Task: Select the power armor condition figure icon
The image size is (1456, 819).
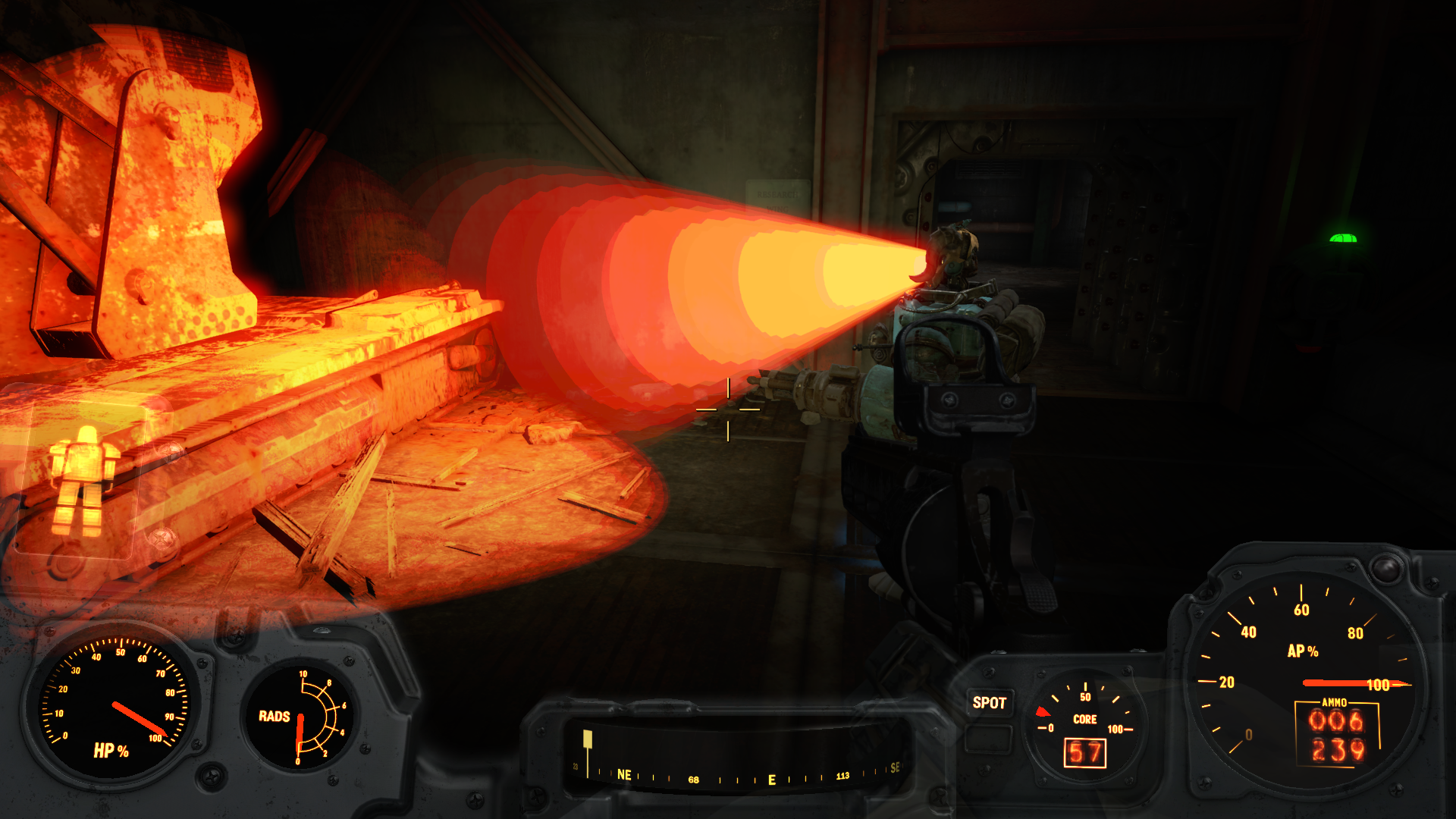Action: 83,479
